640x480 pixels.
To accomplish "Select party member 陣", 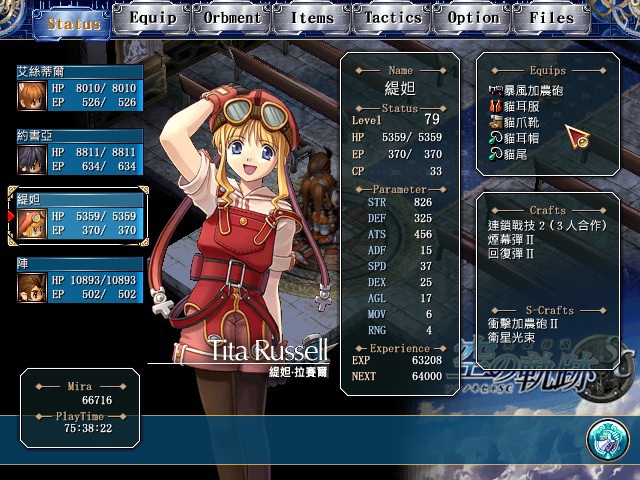I will tap(79, 282).
